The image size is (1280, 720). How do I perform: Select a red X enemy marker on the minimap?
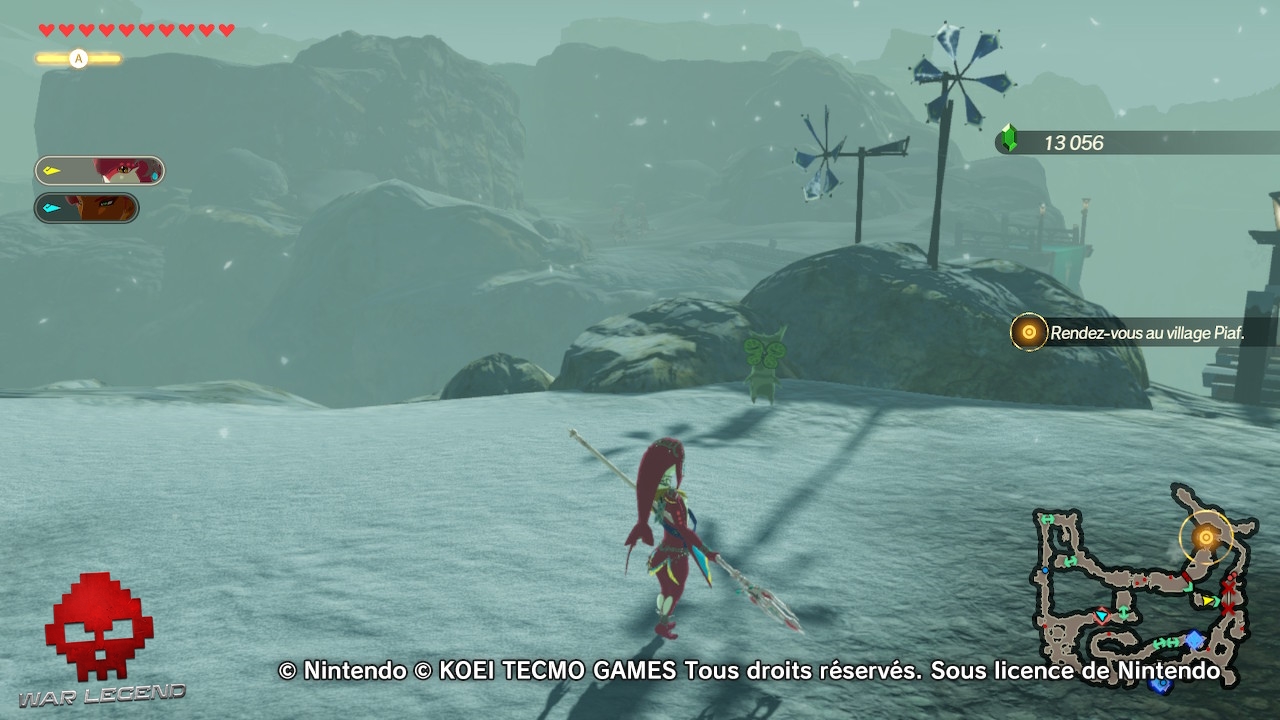(x=1227, y=590)
